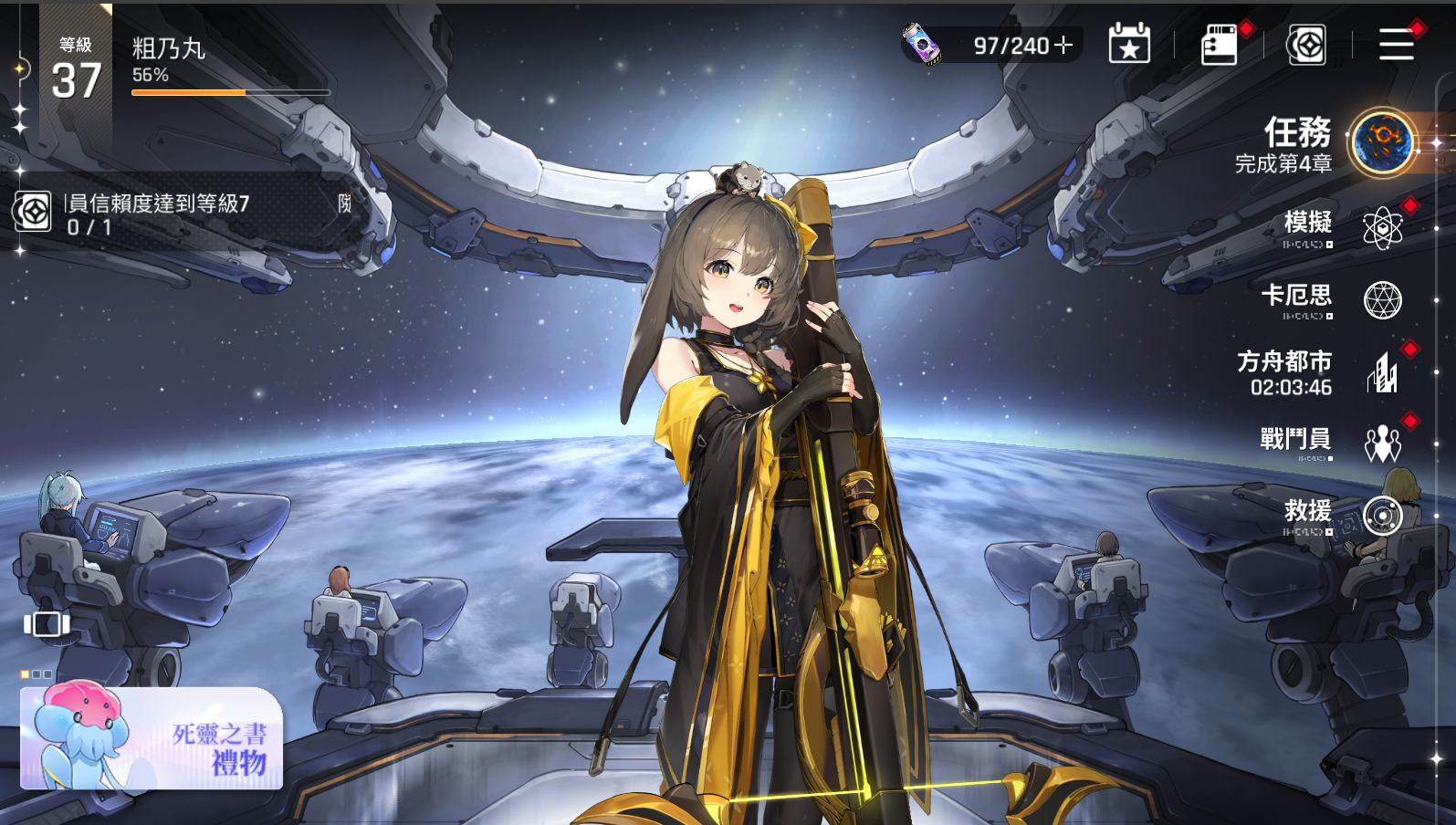Viewport: 1456px width, 825px height.
Task: Toggle the hide-interface view icon
Action: [47, 624]
